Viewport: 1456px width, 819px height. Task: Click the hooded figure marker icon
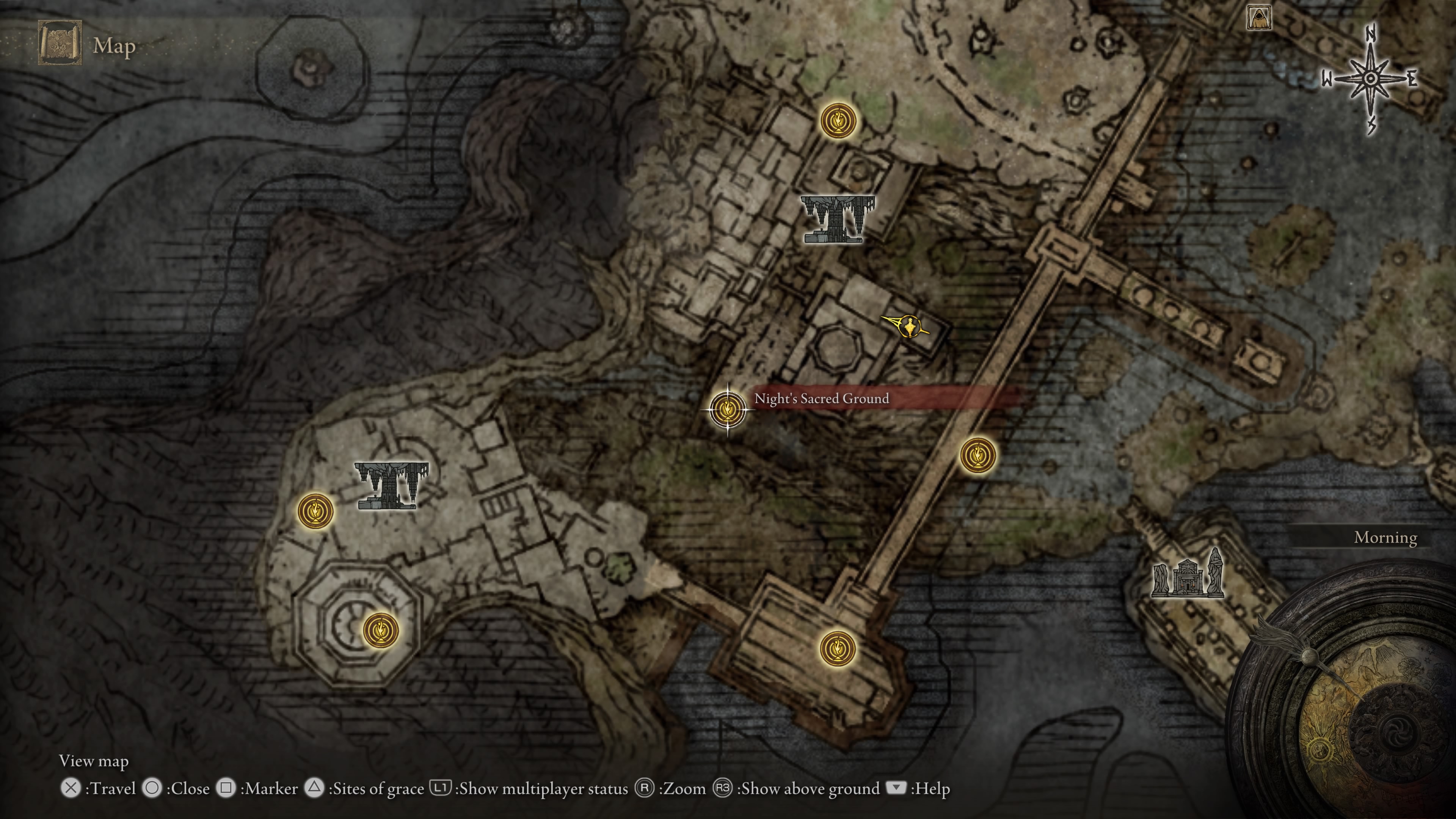click(x=1259, y=17)
